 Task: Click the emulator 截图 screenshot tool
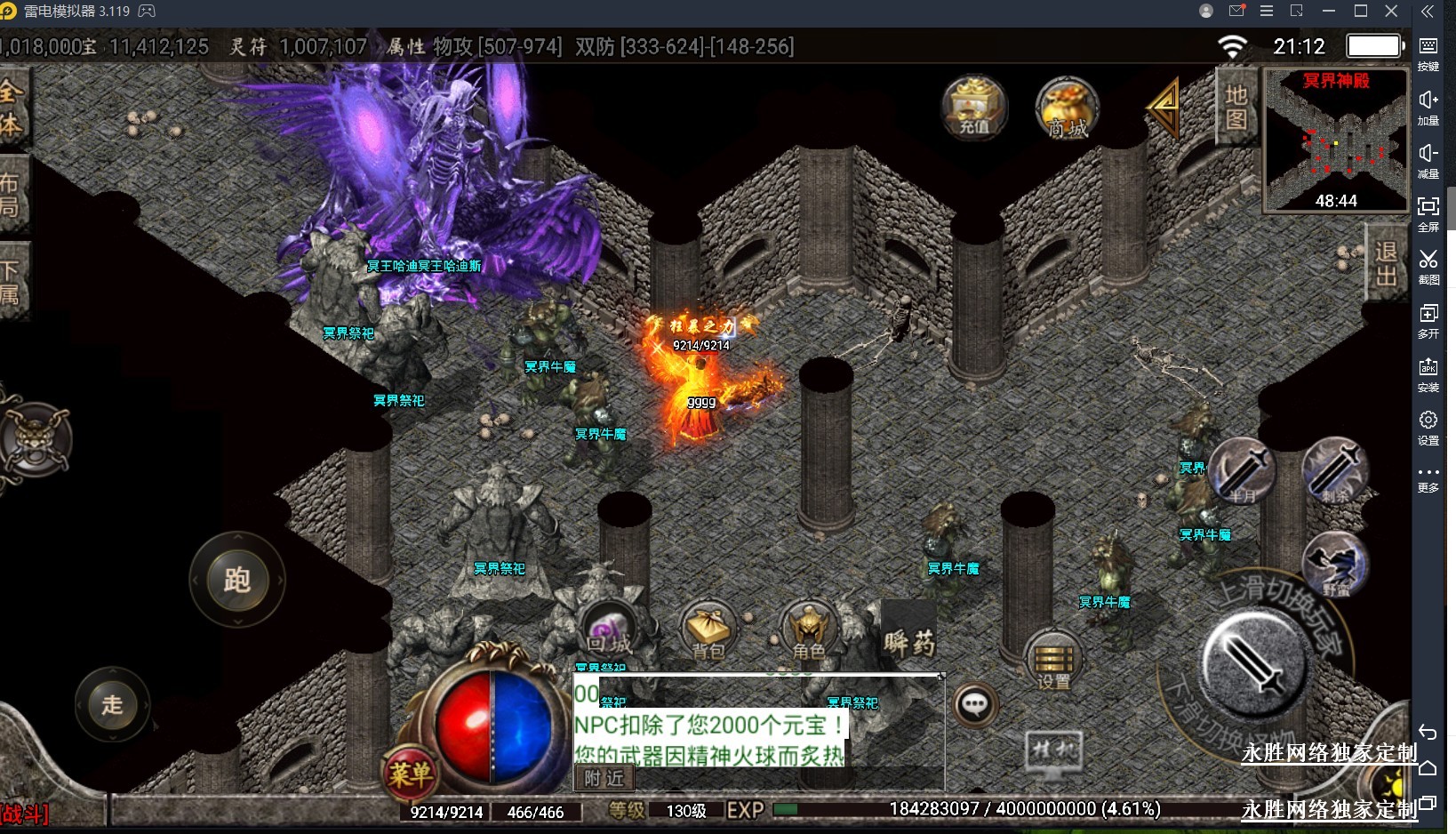point(1428,267)
